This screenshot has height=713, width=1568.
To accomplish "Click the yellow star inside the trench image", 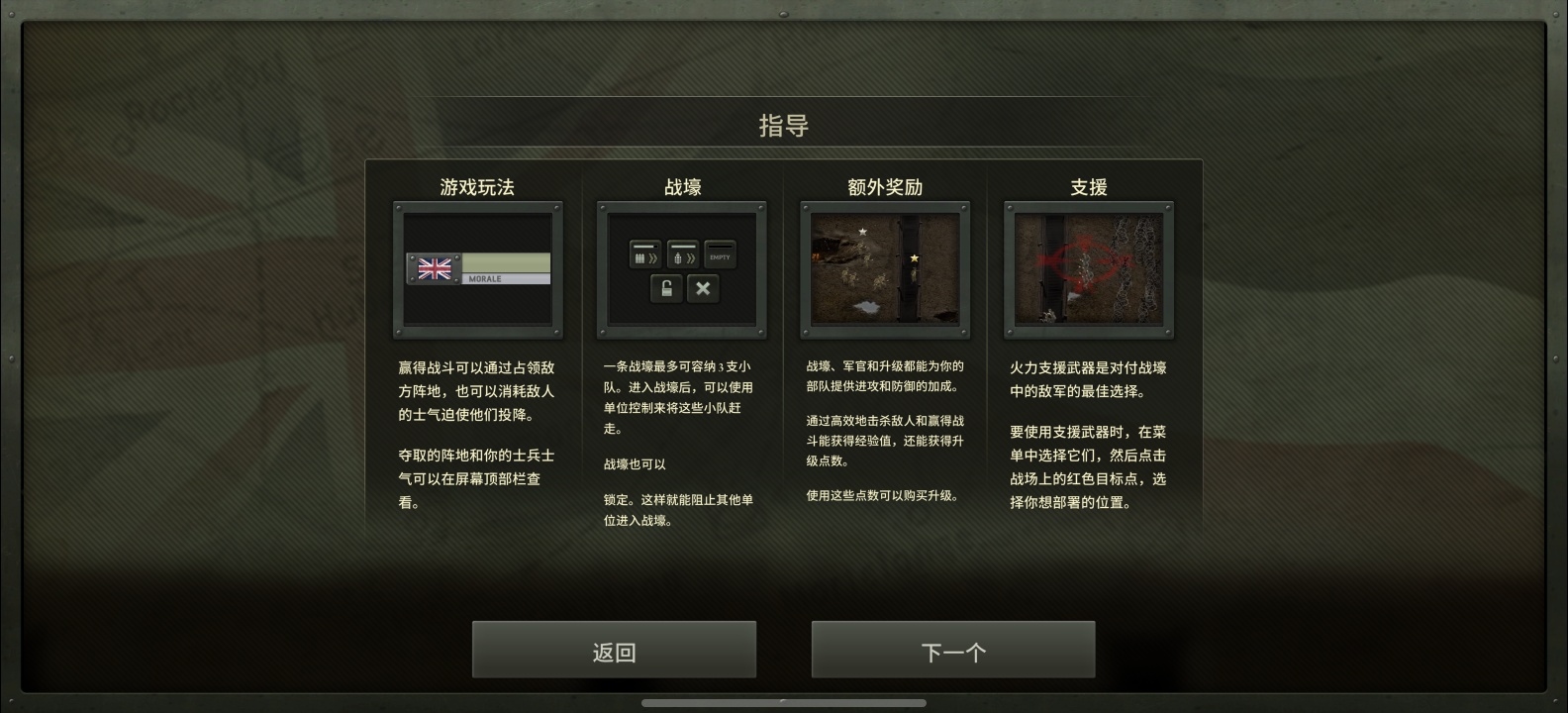I will 913,256.
